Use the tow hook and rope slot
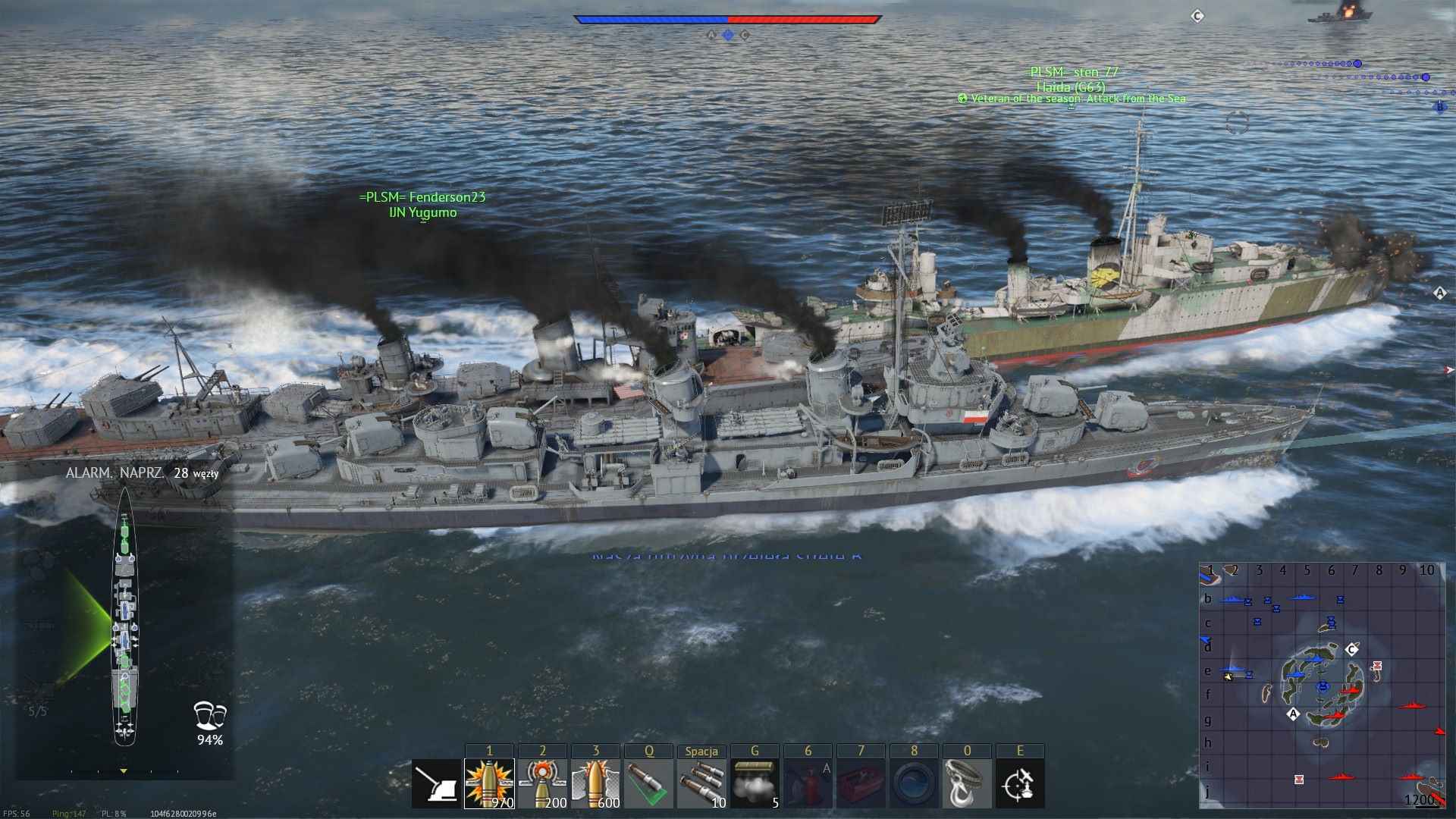1456x819 pixels. [967, 784]
